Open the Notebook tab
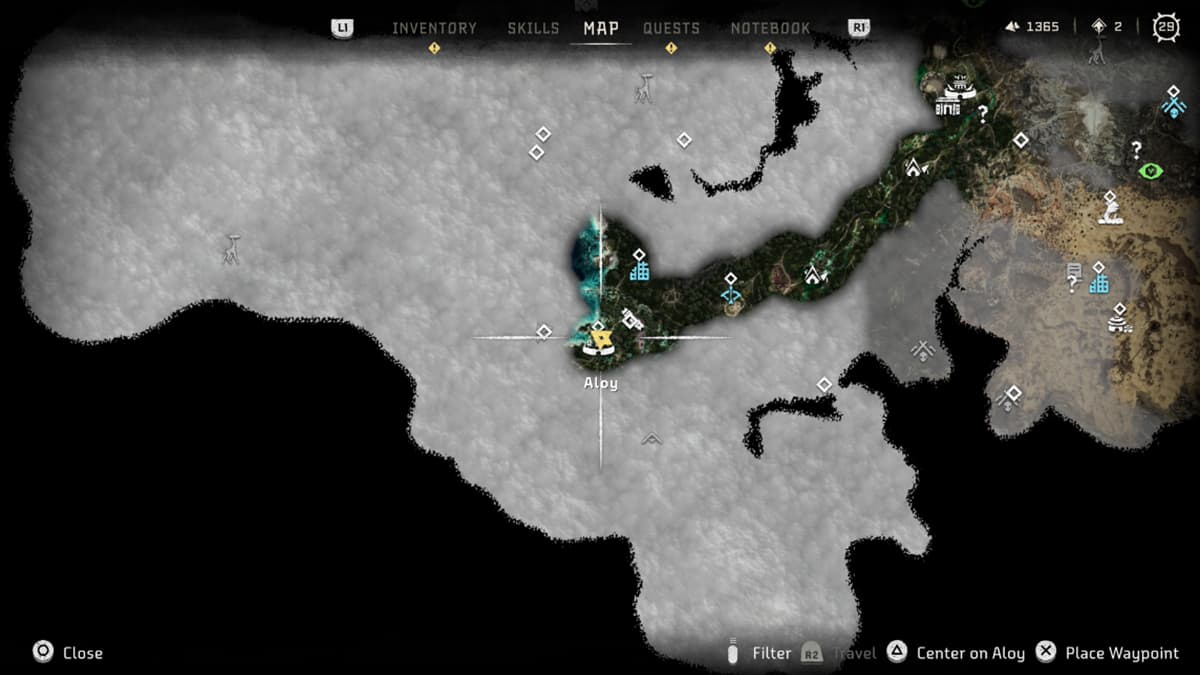 pyautogui.click(x=770, y=28)
